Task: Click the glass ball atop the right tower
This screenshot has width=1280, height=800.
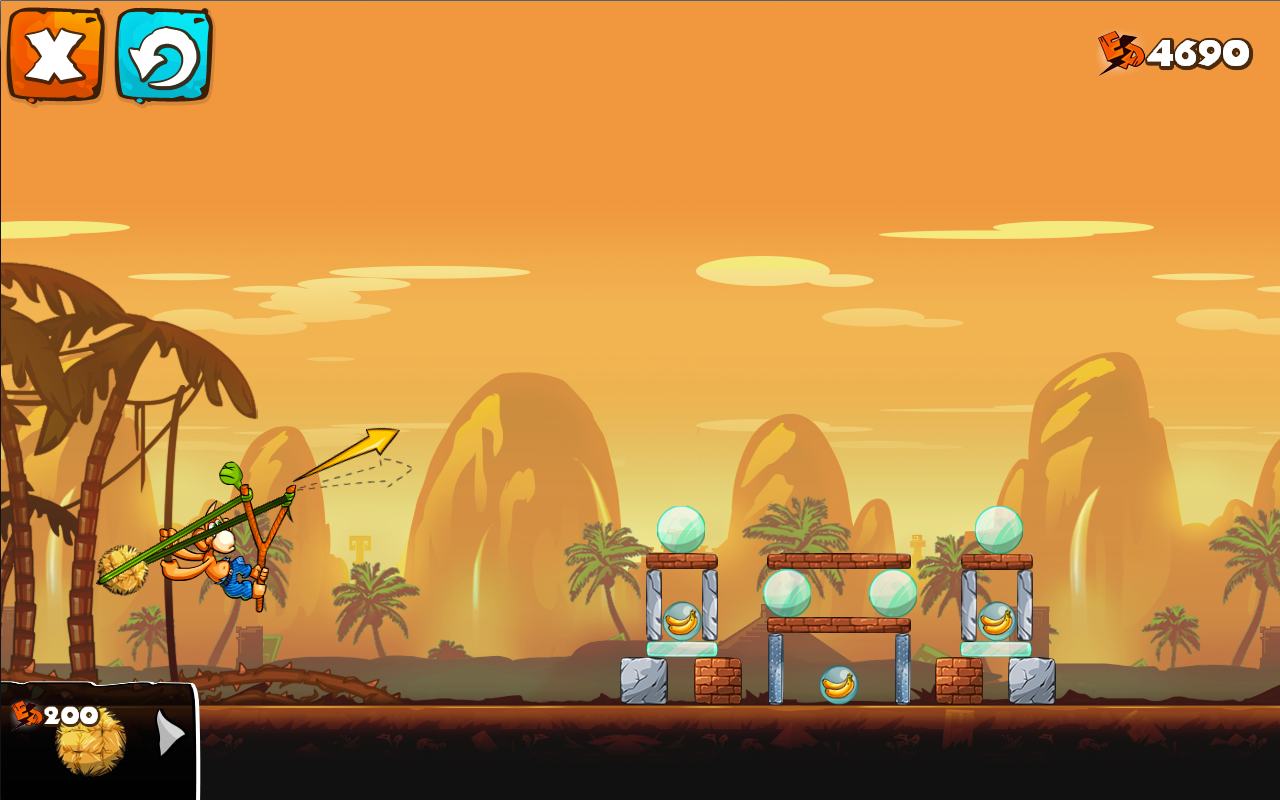Action: tap(997, 527)
